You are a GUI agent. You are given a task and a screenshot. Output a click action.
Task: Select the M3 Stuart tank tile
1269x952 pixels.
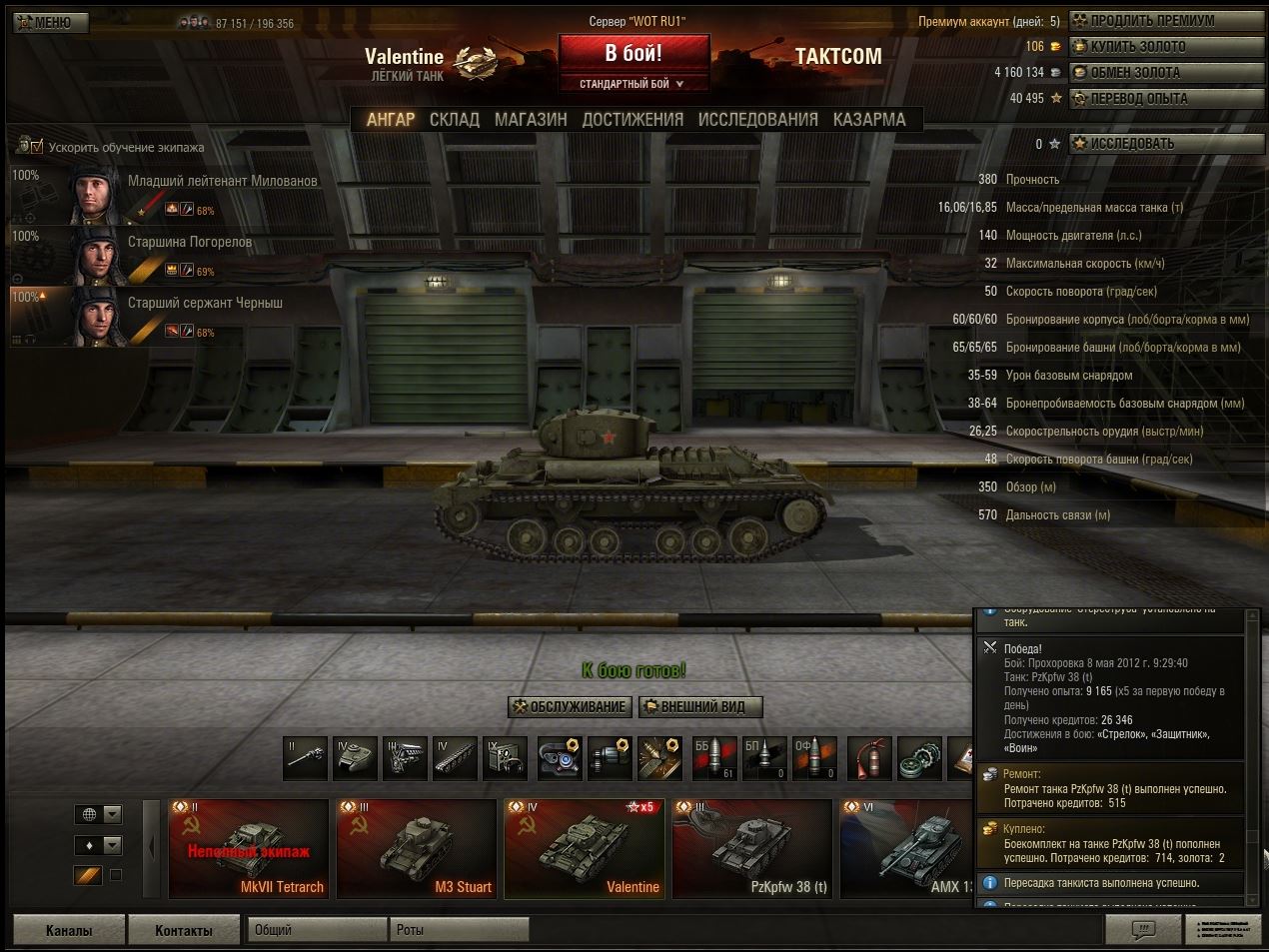(x=416, y=848)
